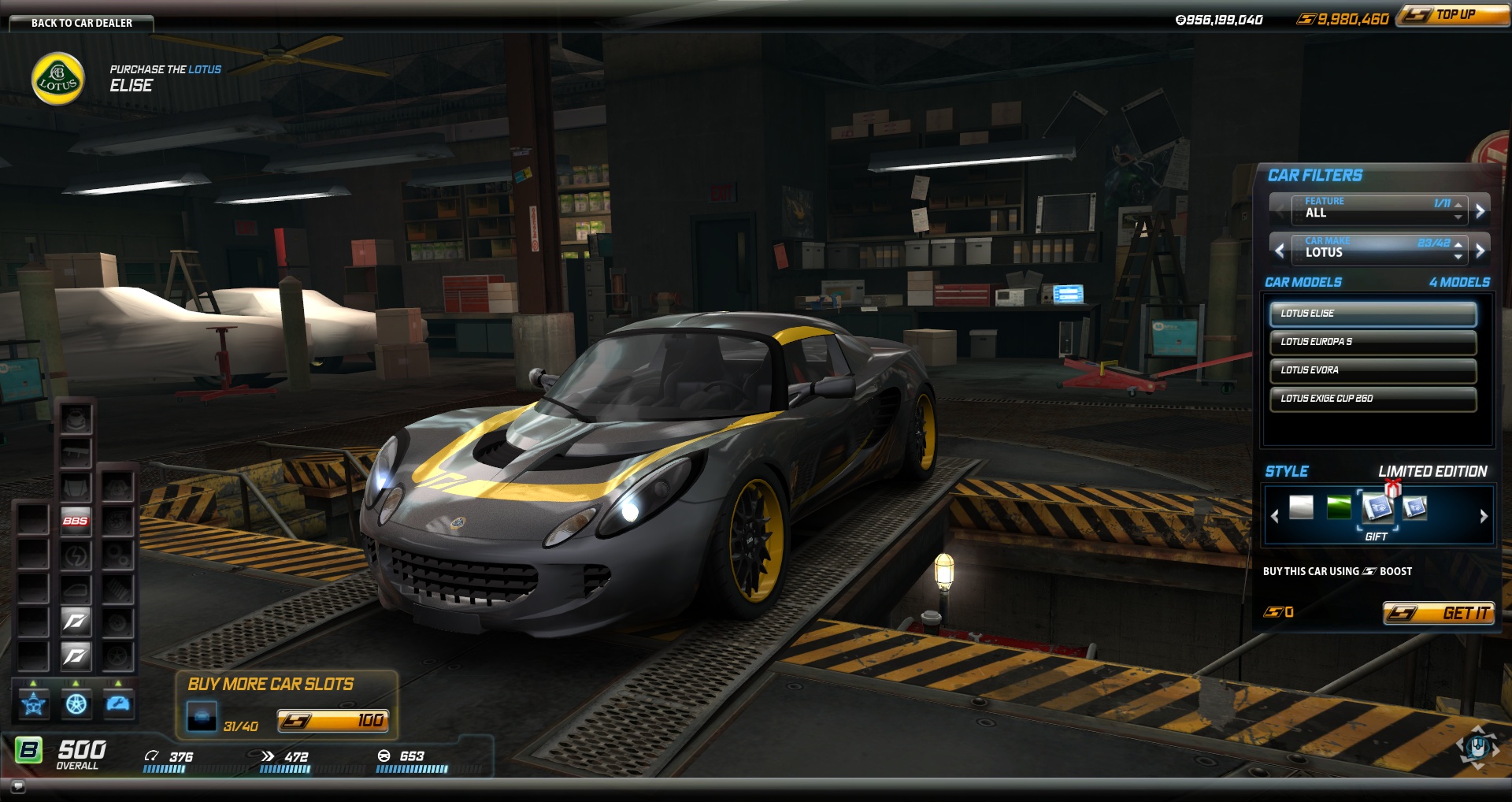Select the Lotus Elise model
Image resolution: width=1512 pixels, height=802 pixels.
point(1373,314)
